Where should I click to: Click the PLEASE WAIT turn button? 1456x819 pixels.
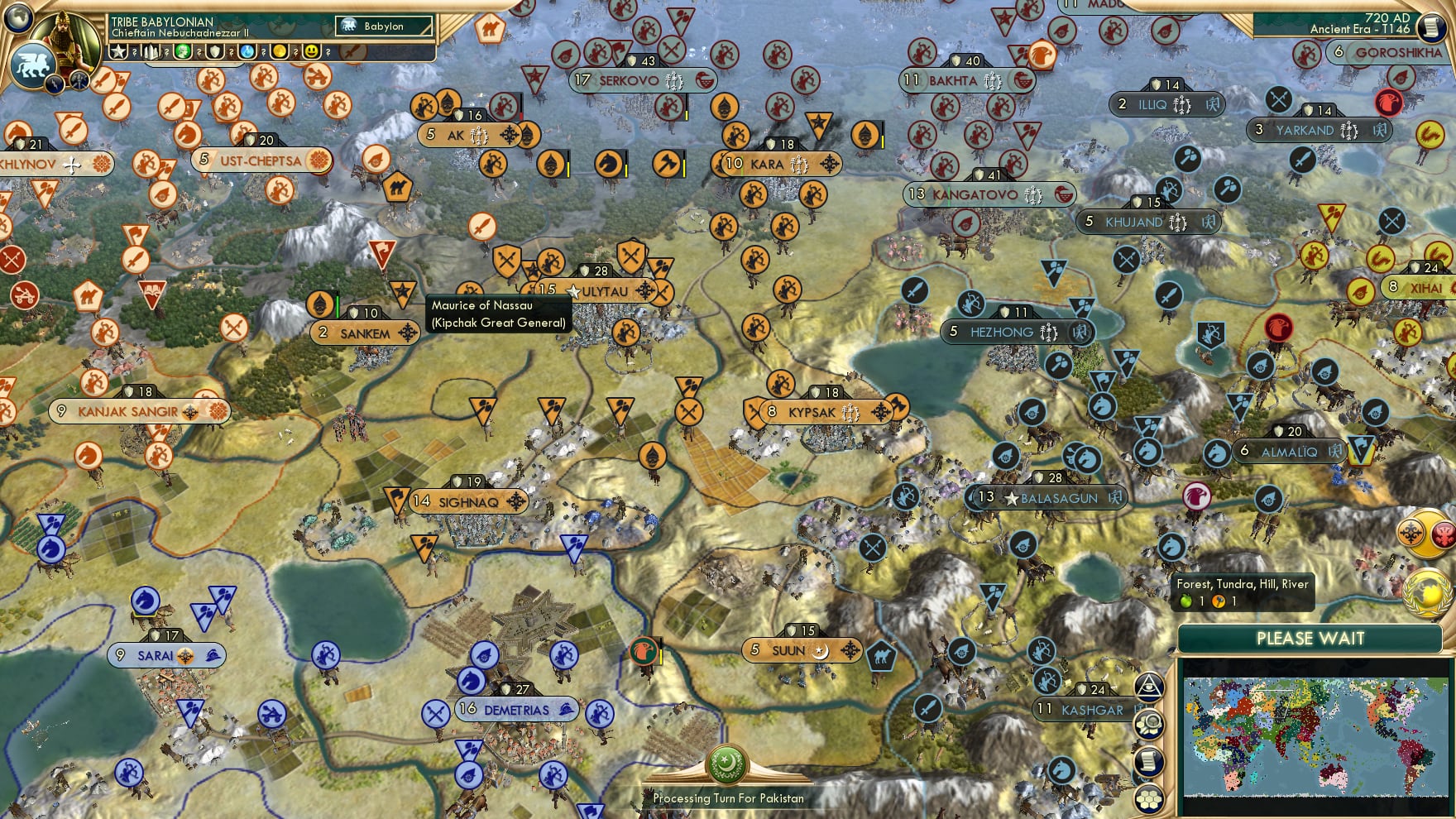(x=1310, y=639)
